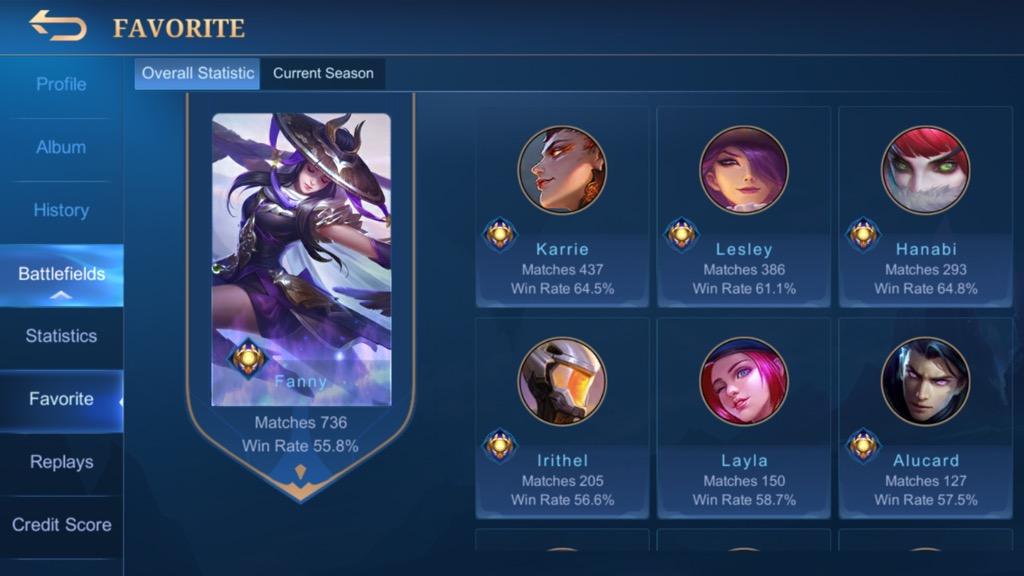Check the Credit Score page

tap(61, 525)
